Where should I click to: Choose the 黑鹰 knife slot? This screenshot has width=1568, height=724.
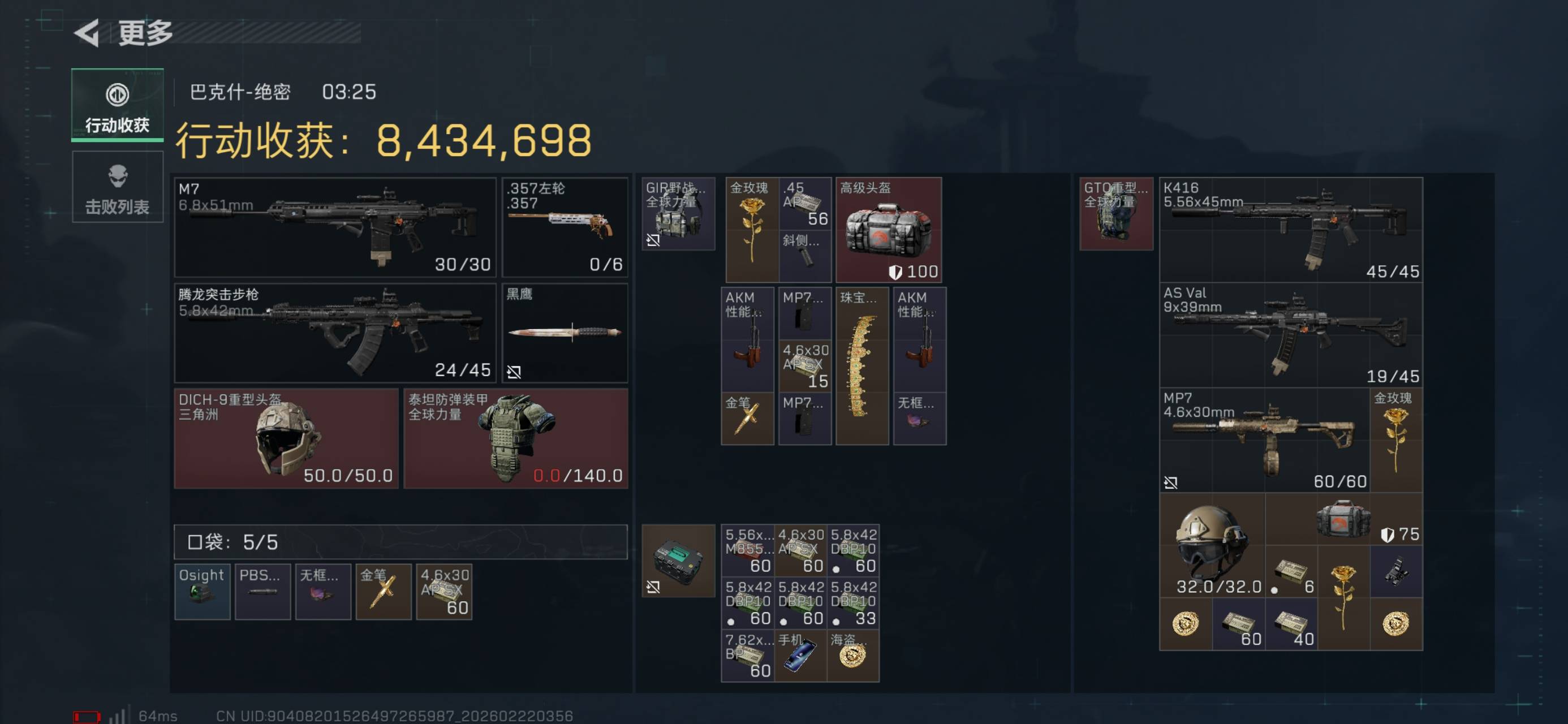tap(565, 333)
